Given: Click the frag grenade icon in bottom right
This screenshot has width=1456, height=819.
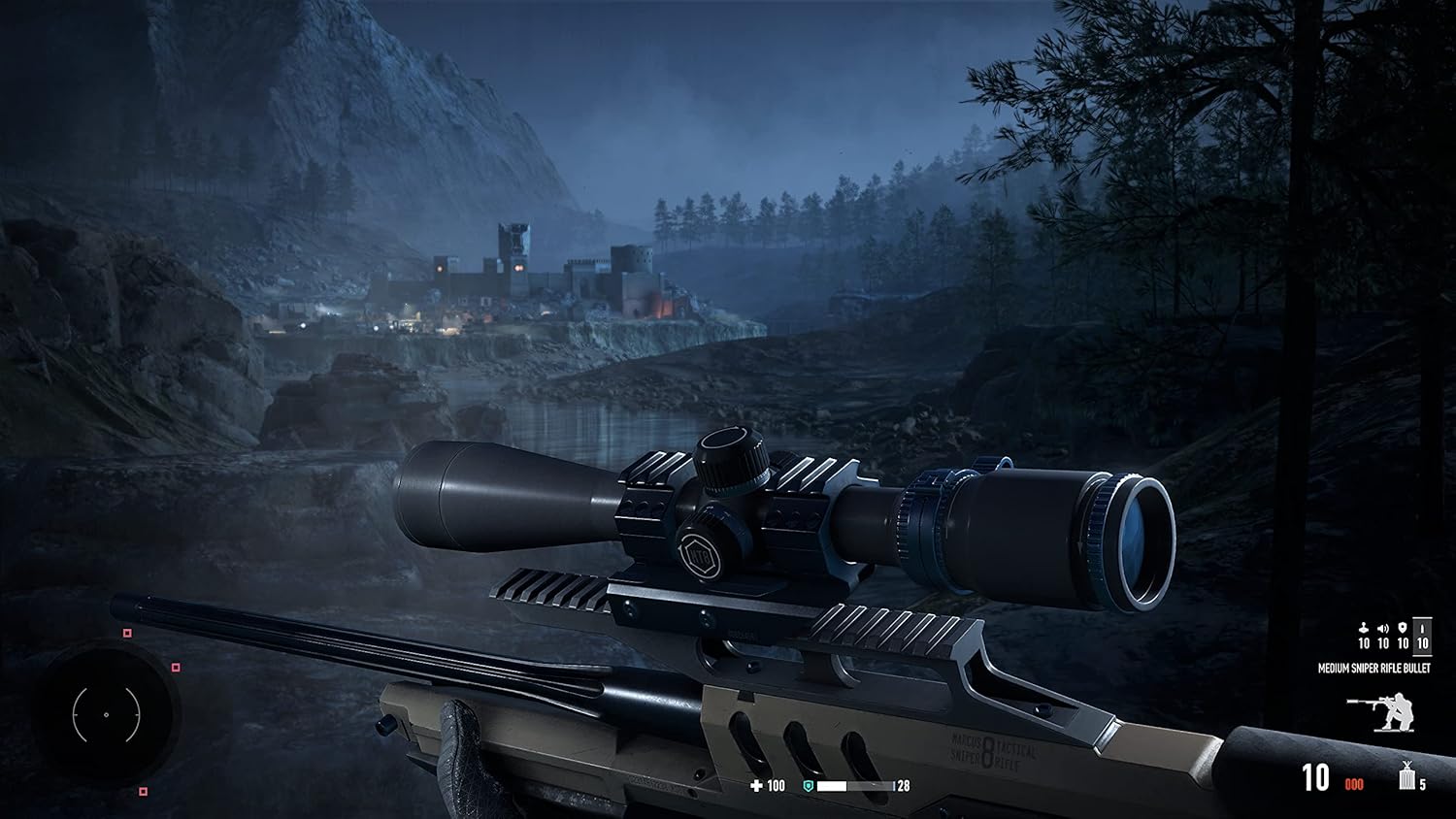Looking at the screenshot, I should click(1406, 779).
